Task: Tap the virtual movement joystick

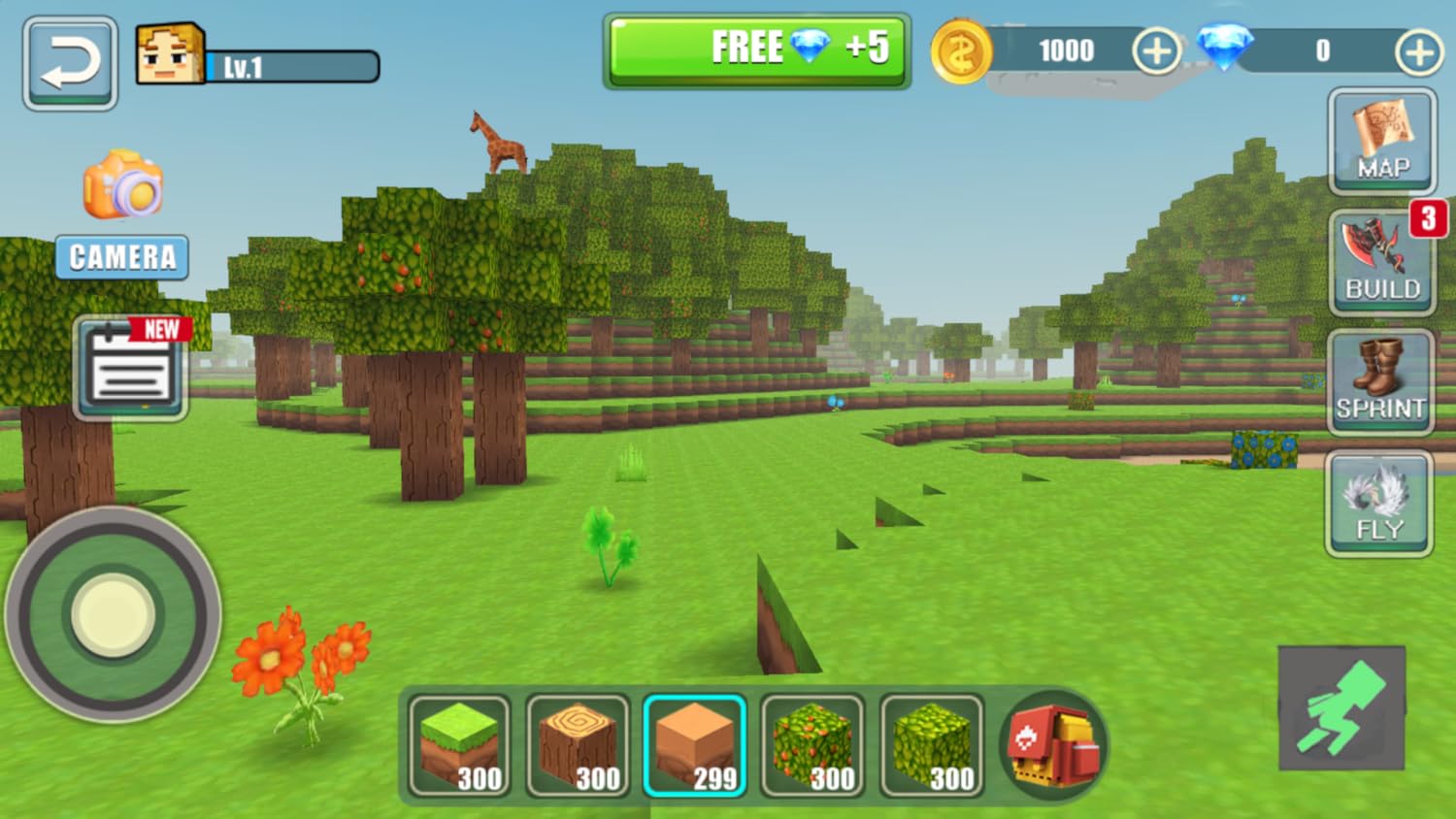Action: (x=113, y=614)
